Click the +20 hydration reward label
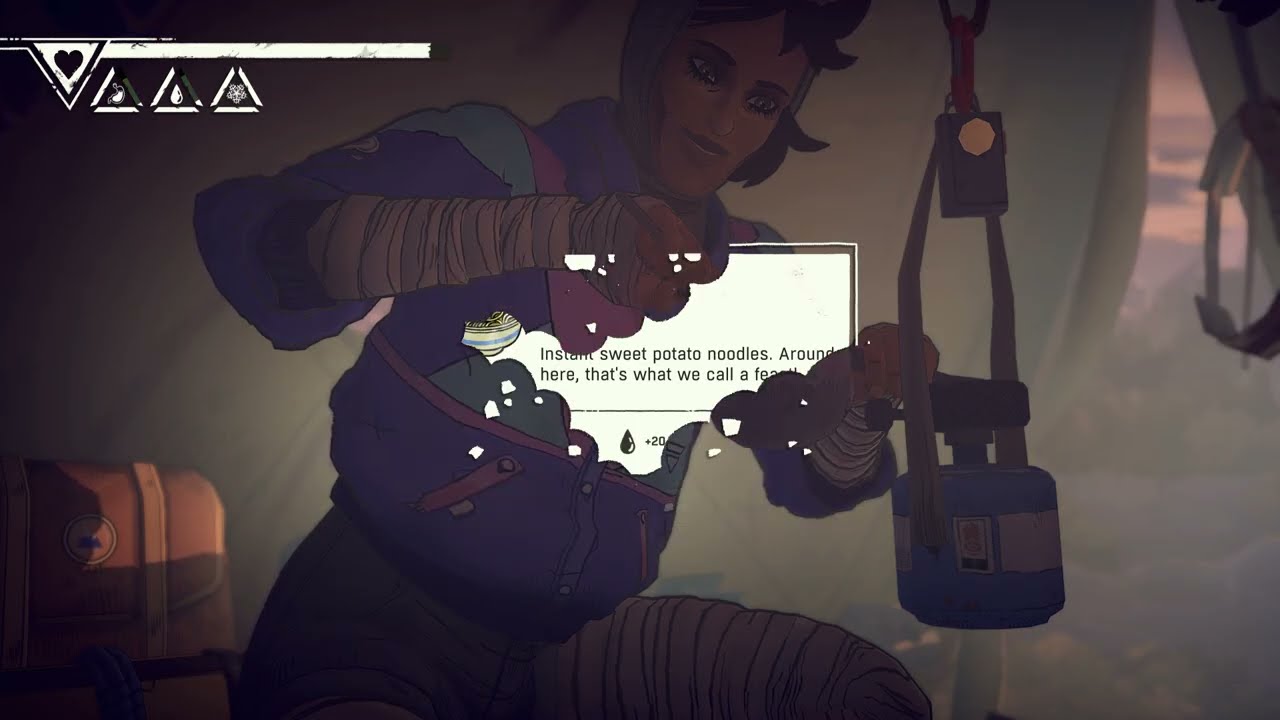 coord(657,441)
